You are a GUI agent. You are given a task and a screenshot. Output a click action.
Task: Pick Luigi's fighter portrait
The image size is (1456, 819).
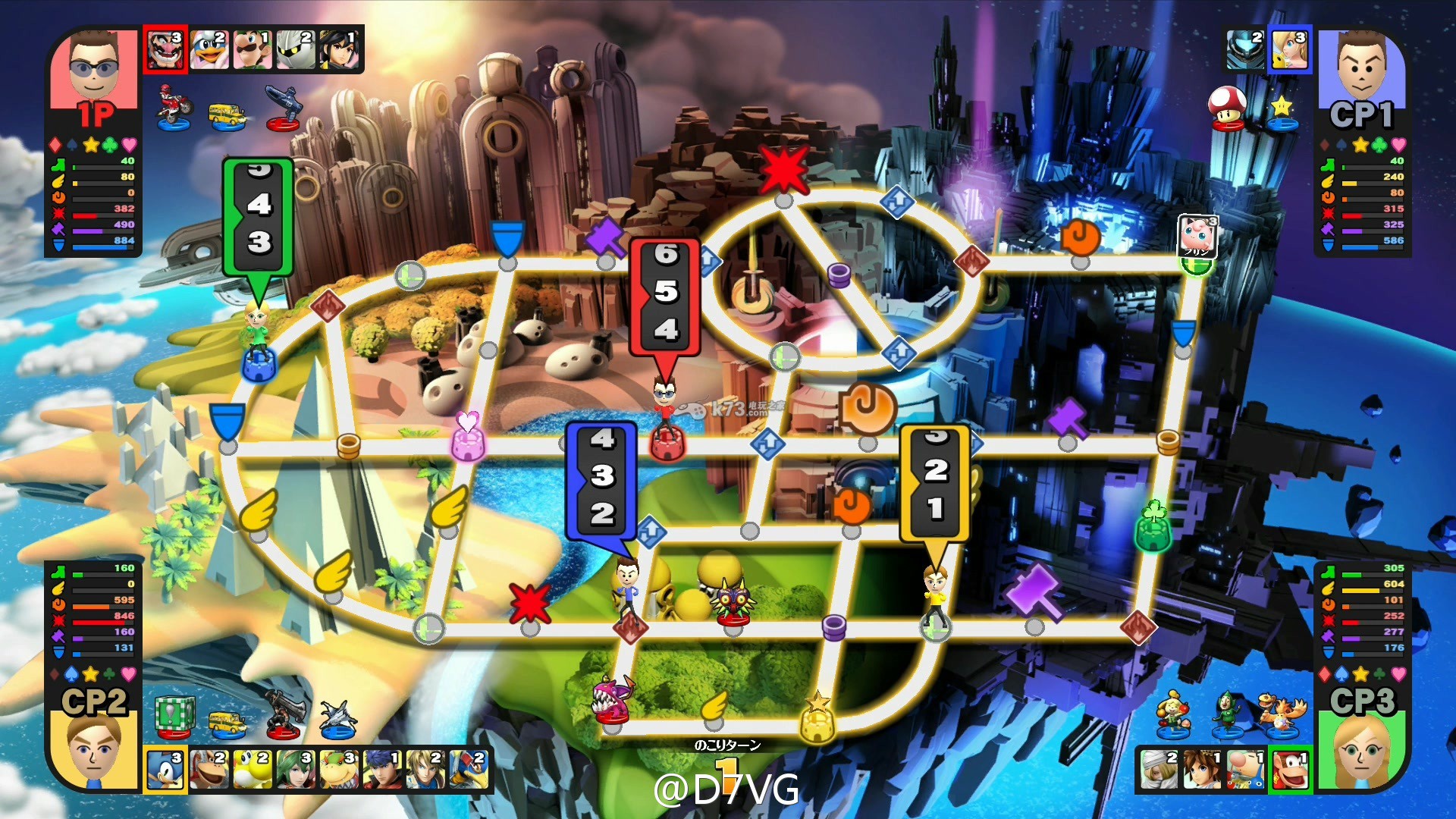coord(253,50)
